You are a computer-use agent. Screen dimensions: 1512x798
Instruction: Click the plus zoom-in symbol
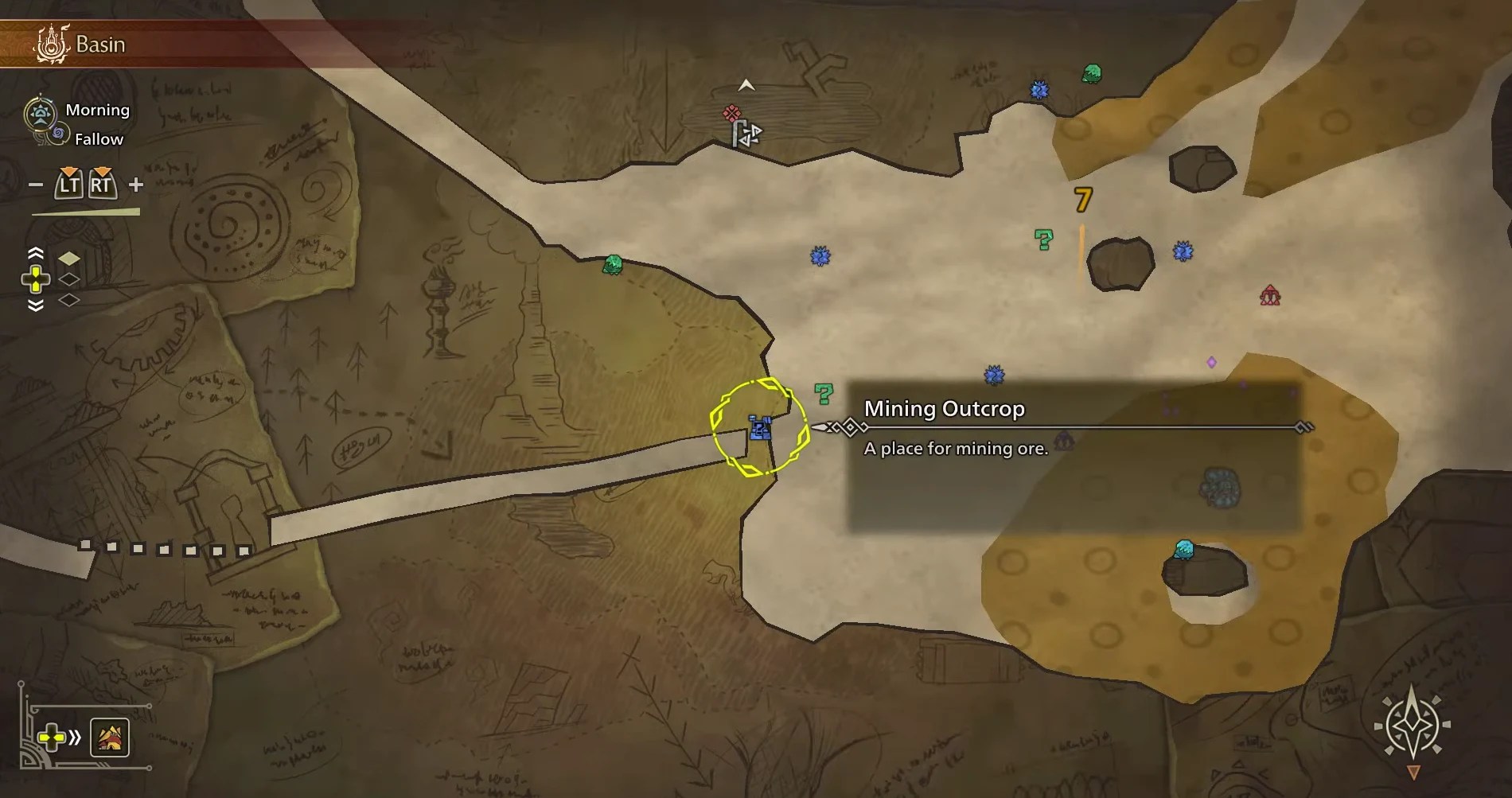pos(136,185)
